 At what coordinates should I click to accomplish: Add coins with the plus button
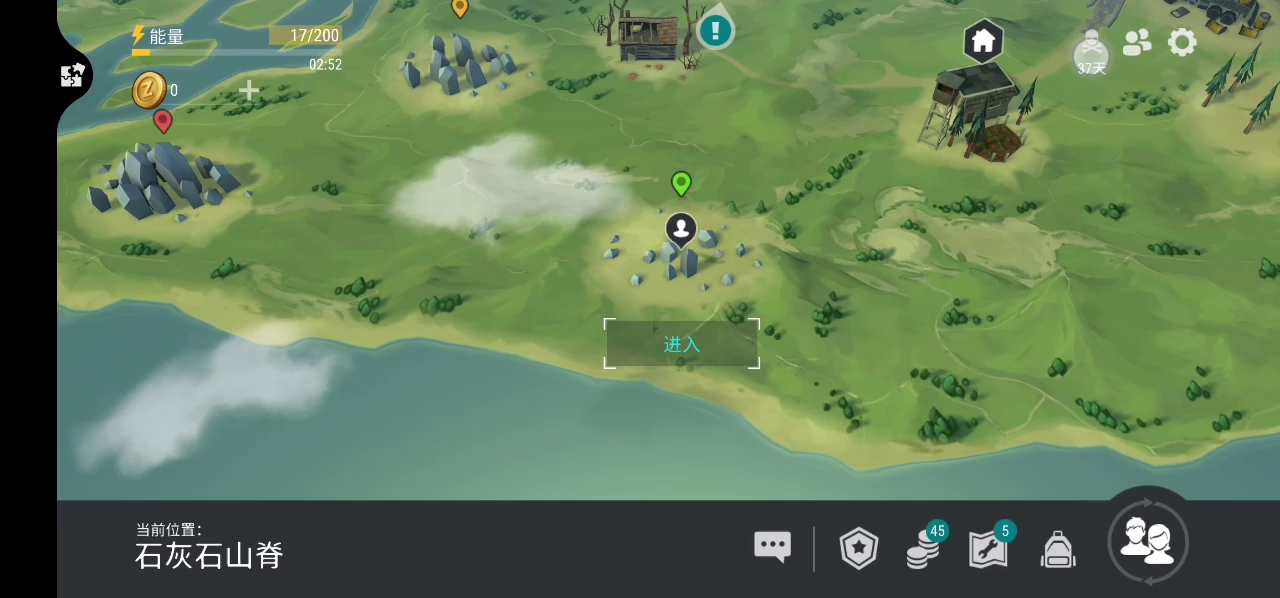point(249,91)
